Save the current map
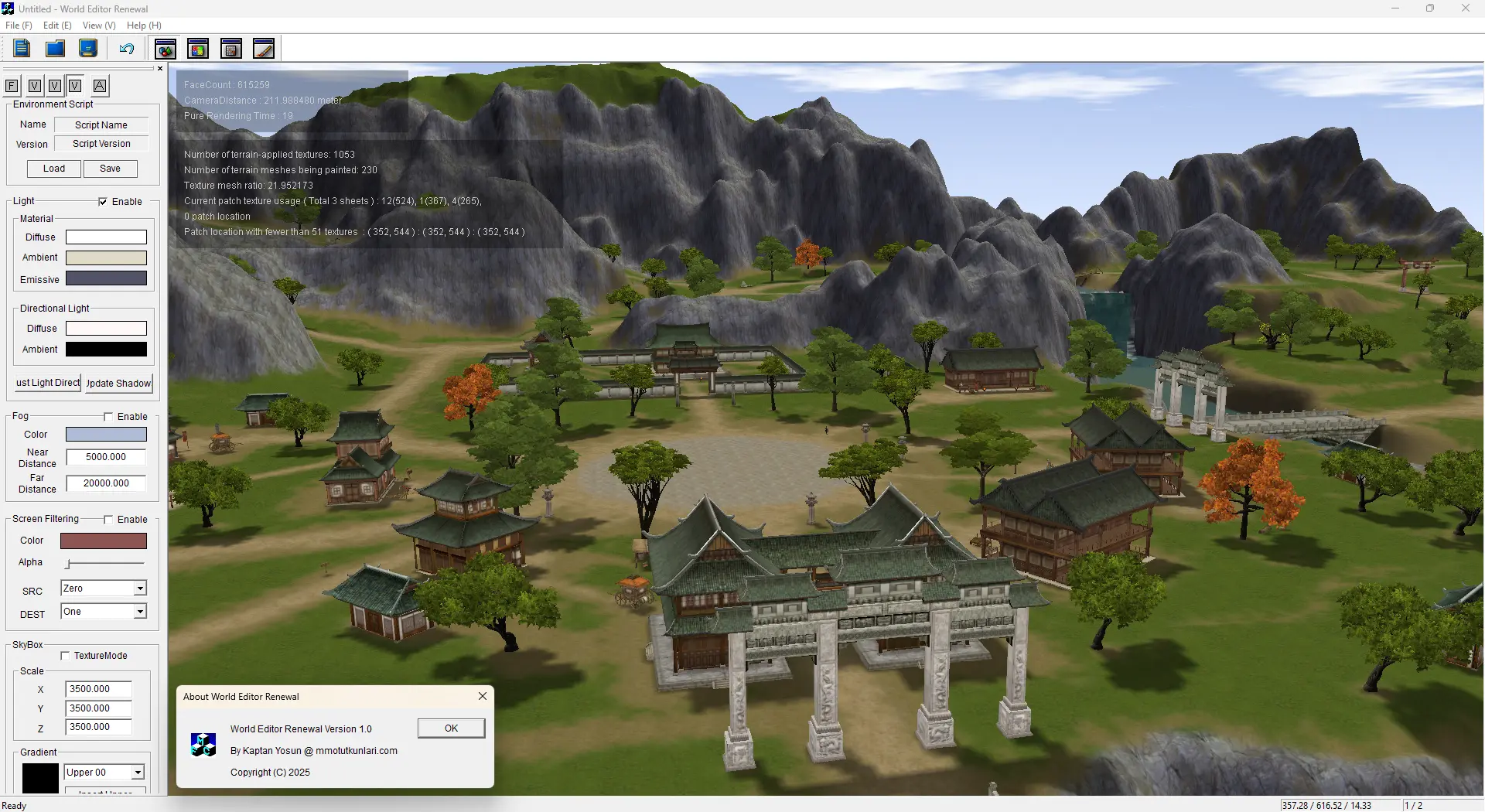 click(x=87, y=48)
